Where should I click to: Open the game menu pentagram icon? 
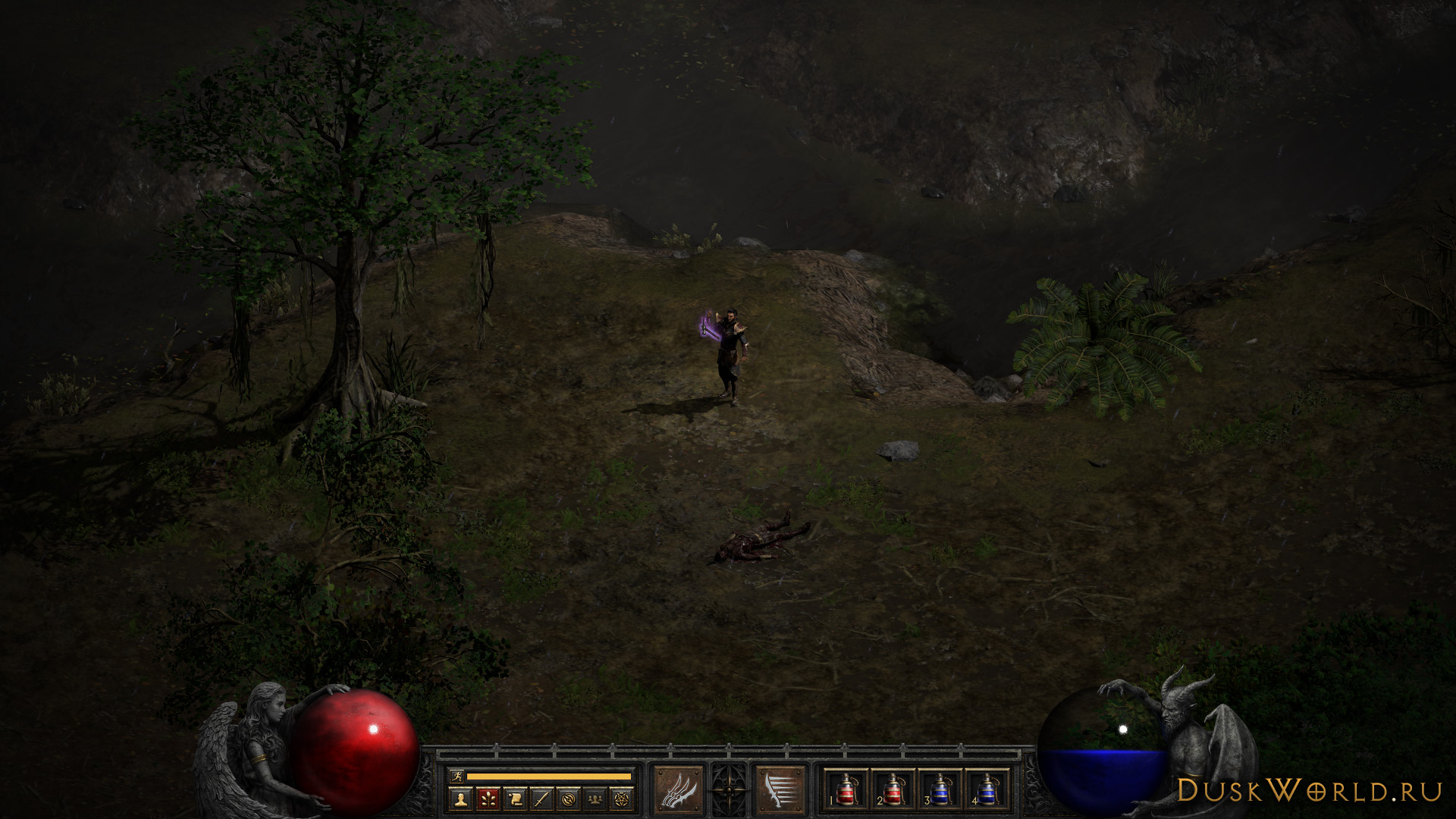click(x=623, y=798)
